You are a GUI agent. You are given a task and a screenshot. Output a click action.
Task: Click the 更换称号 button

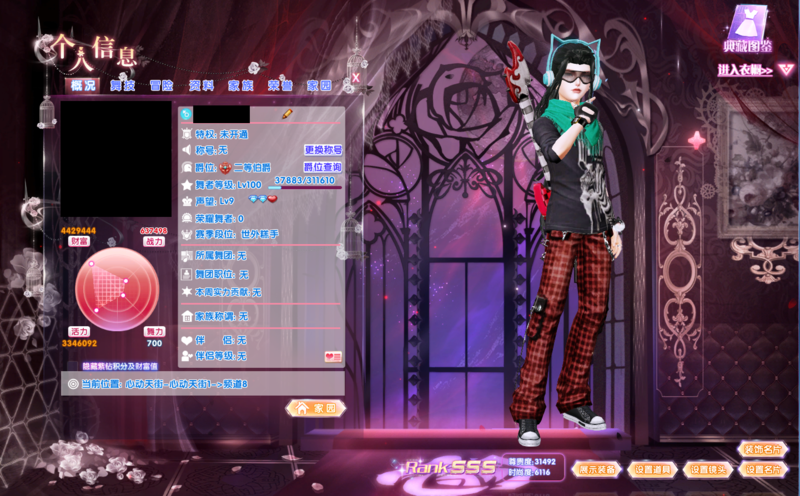click(x=323, y=149)
